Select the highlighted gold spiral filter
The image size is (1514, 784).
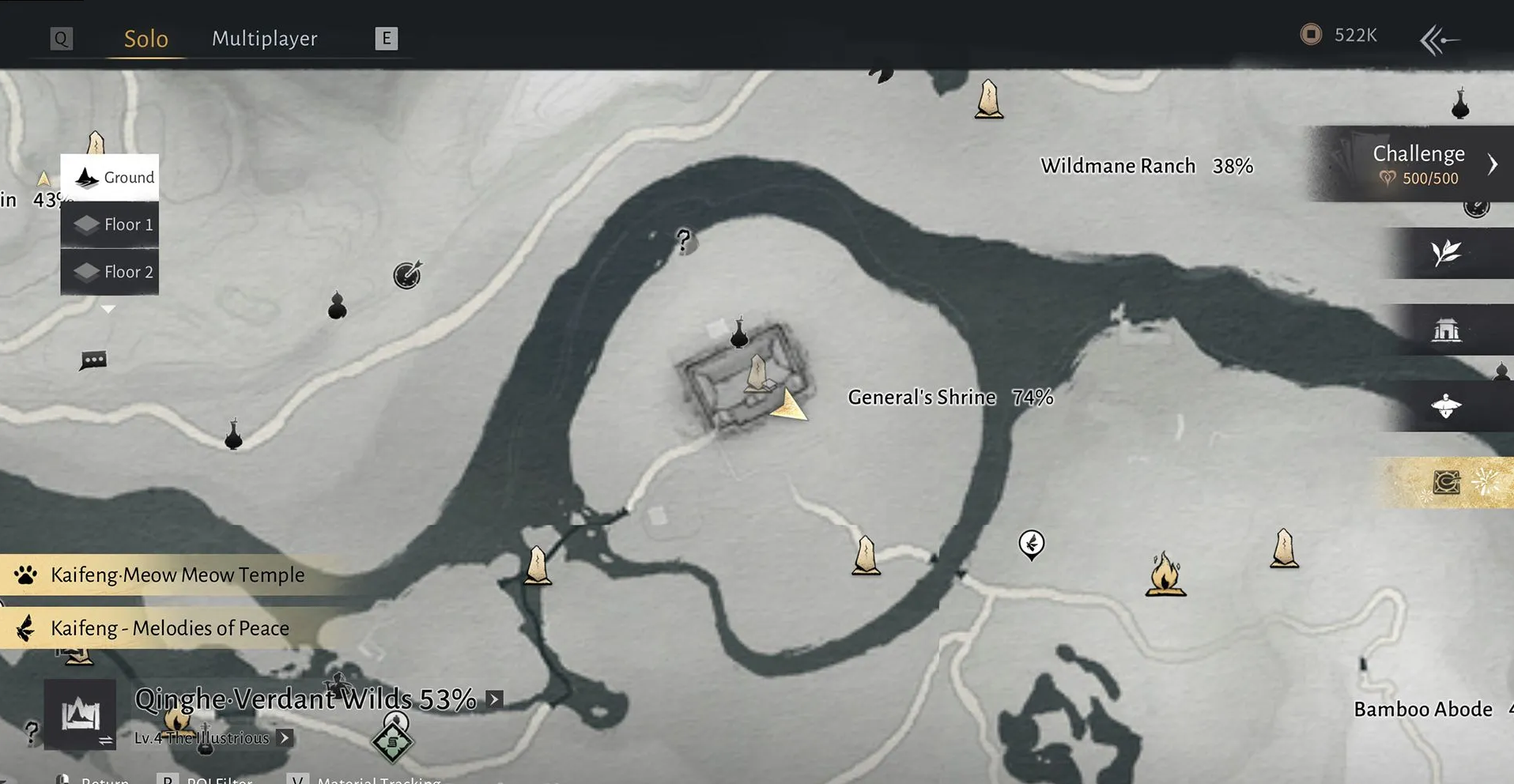tap(1447, 482)
